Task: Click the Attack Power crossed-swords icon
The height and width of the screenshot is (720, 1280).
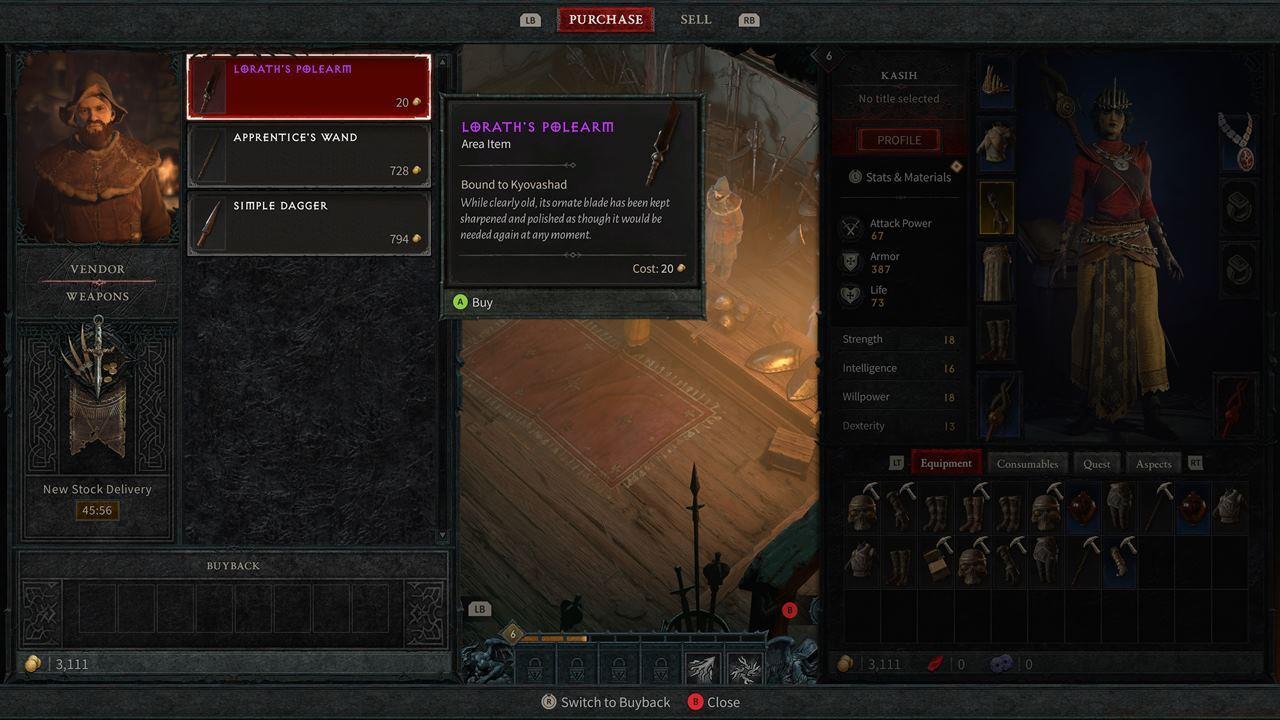Action: click(850, 226)
